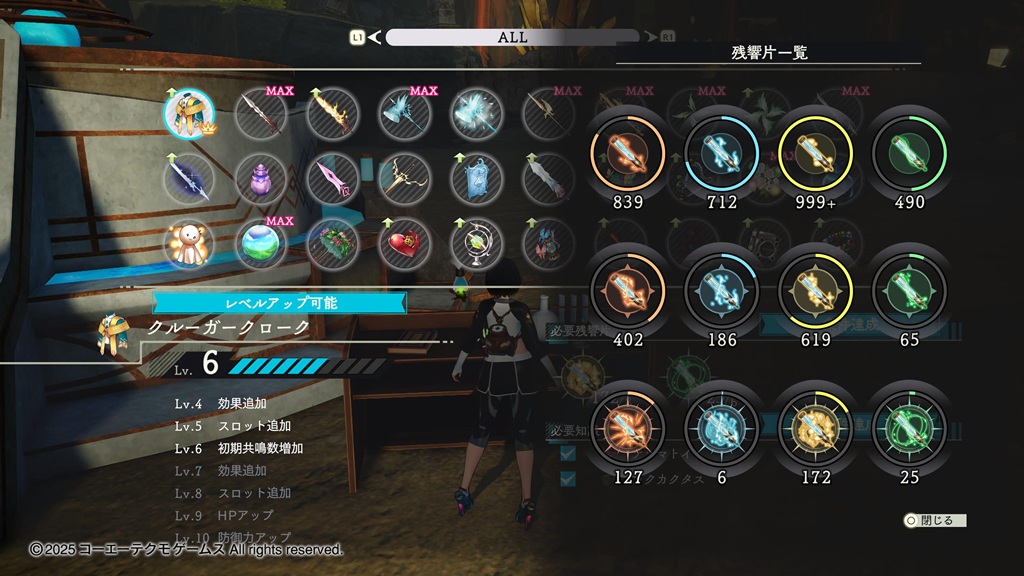Choose the golden bow weapon slot
1024x576 pixels.
(x=404, y=180)
